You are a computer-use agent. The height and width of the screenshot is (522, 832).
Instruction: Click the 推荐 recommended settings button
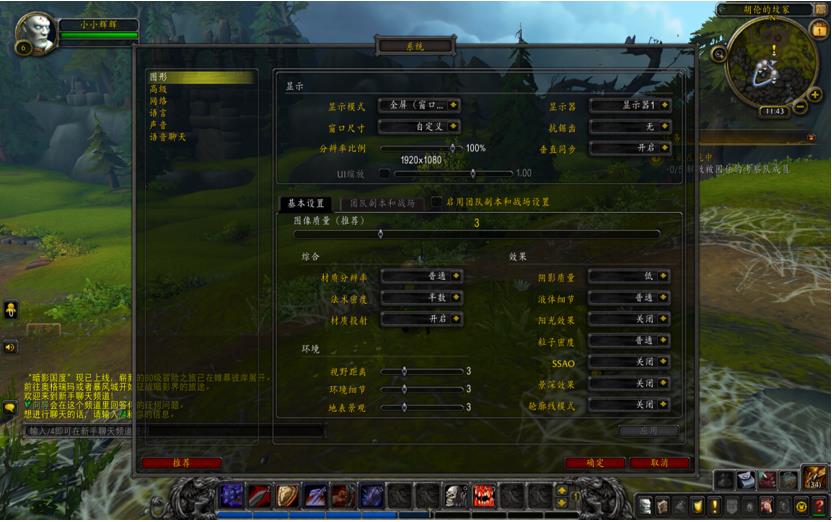181,463
